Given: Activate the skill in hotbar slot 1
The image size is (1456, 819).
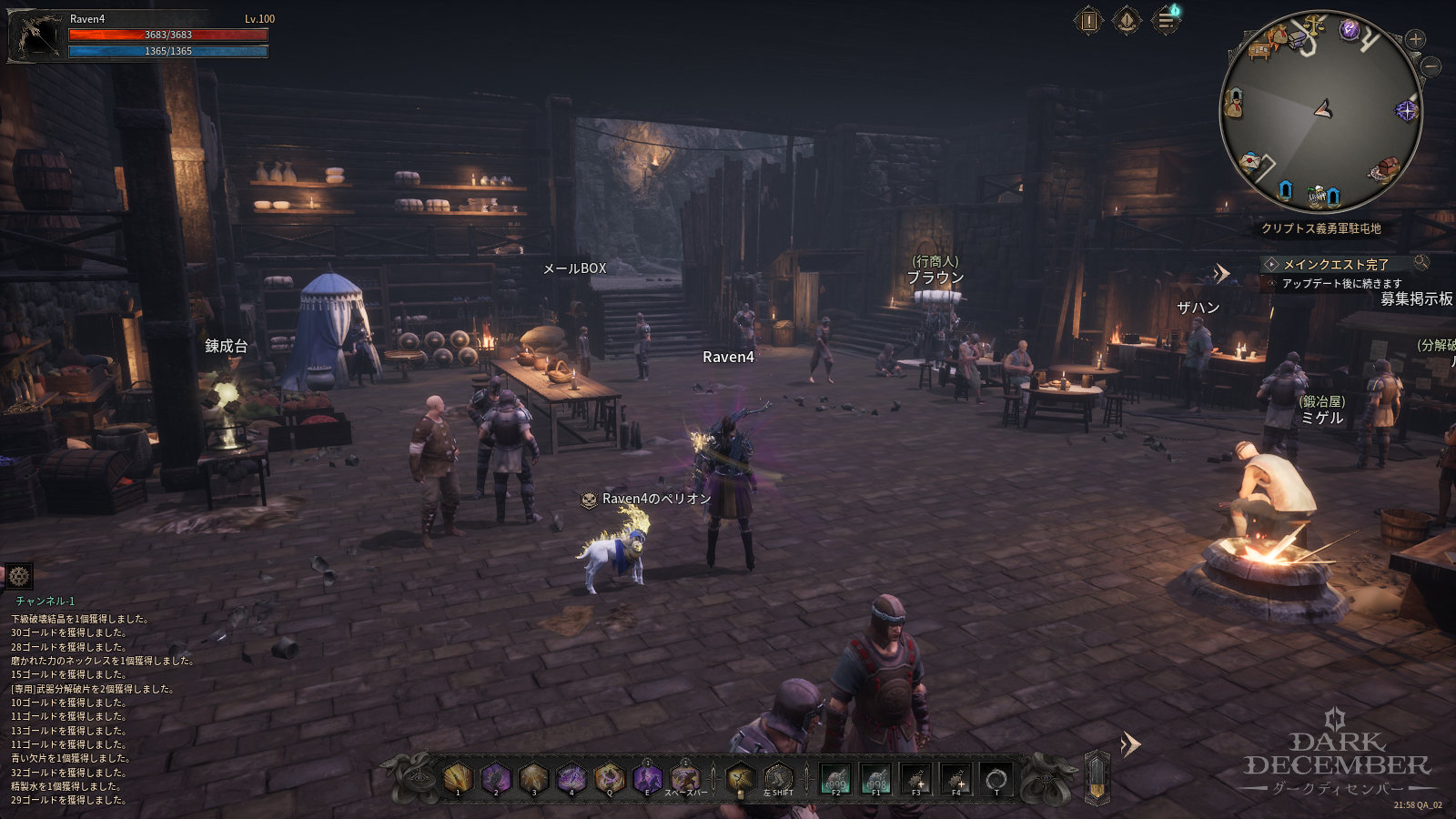Looking at the screenshot, I should [x=458, y=778].
